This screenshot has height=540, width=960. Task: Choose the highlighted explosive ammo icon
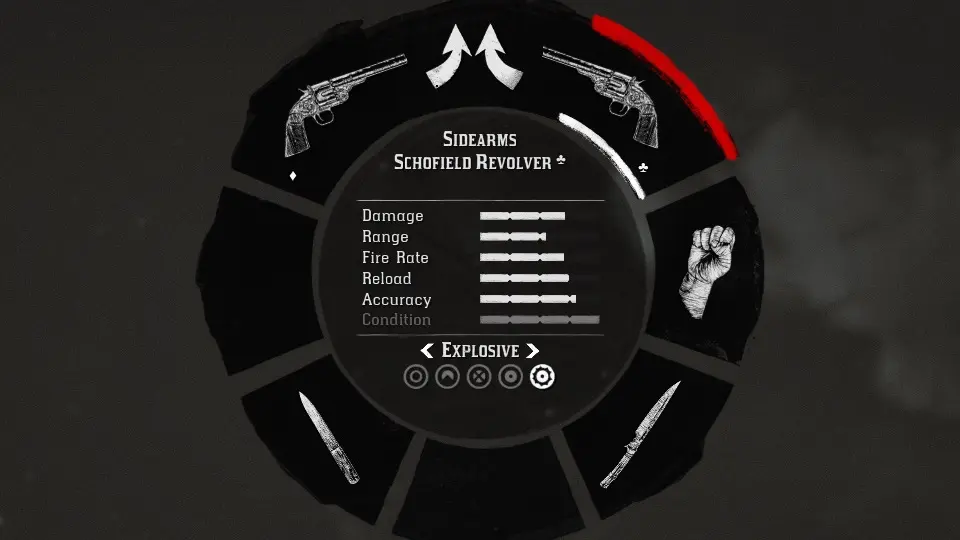542,377
